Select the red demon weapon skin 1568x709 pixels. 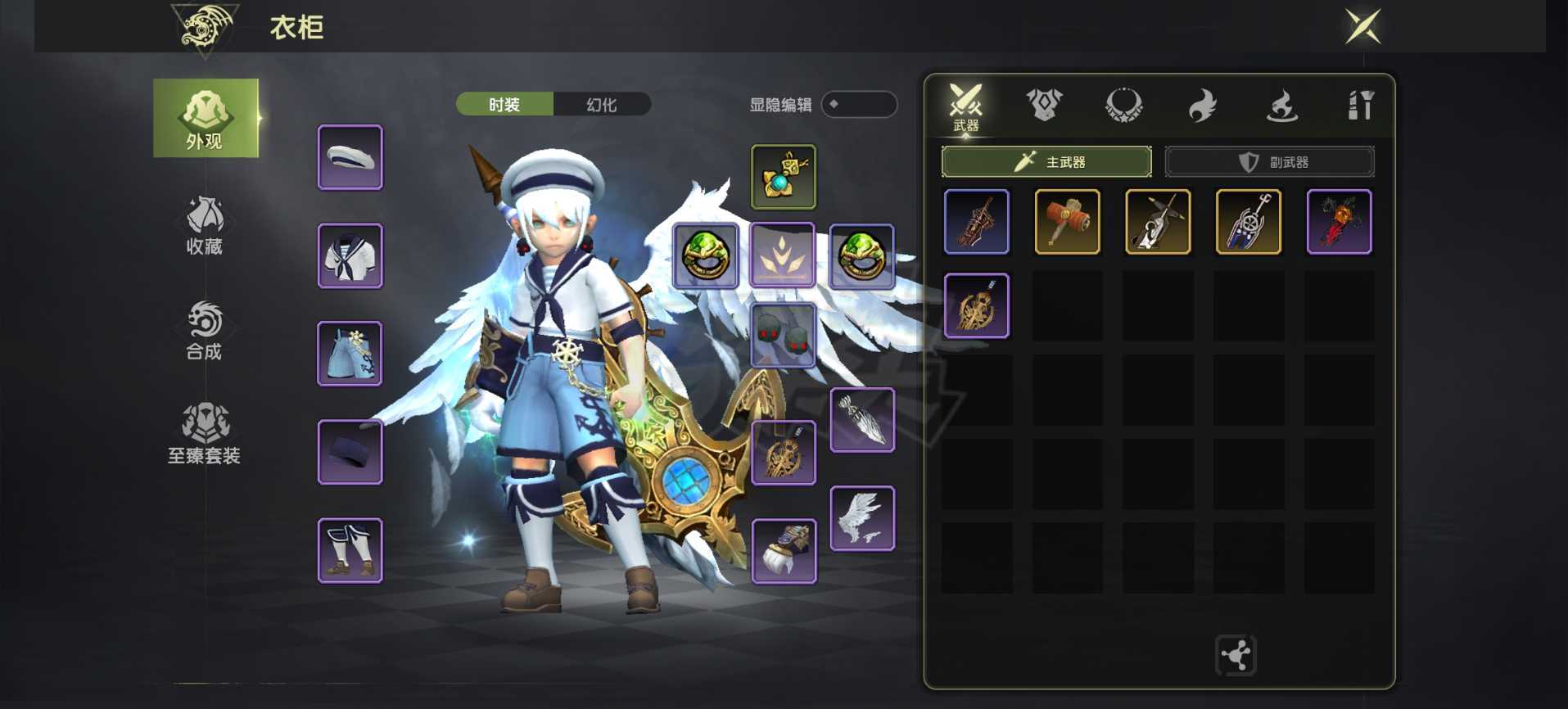point(1339,222)
